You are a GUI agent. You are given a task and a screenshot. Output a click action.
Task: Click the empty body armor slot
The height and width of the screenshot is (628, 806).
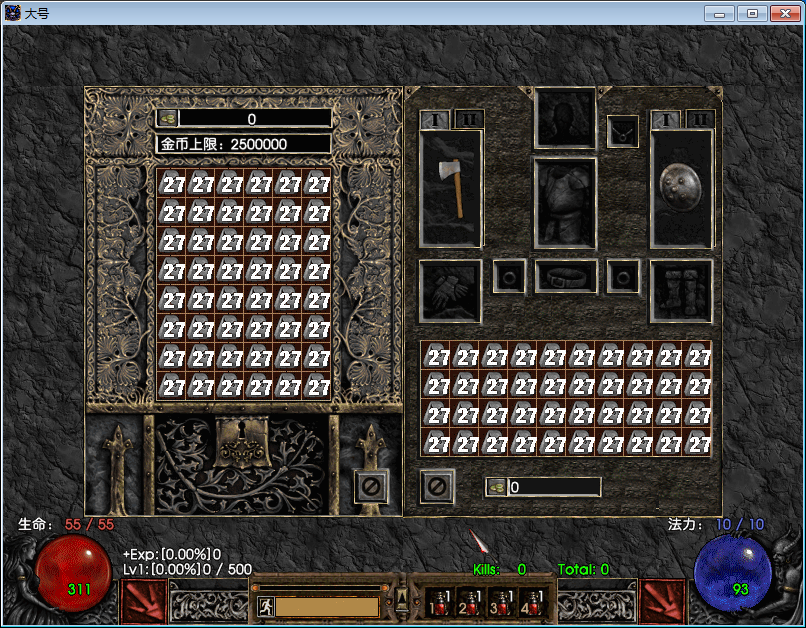[x=565, y=203]
